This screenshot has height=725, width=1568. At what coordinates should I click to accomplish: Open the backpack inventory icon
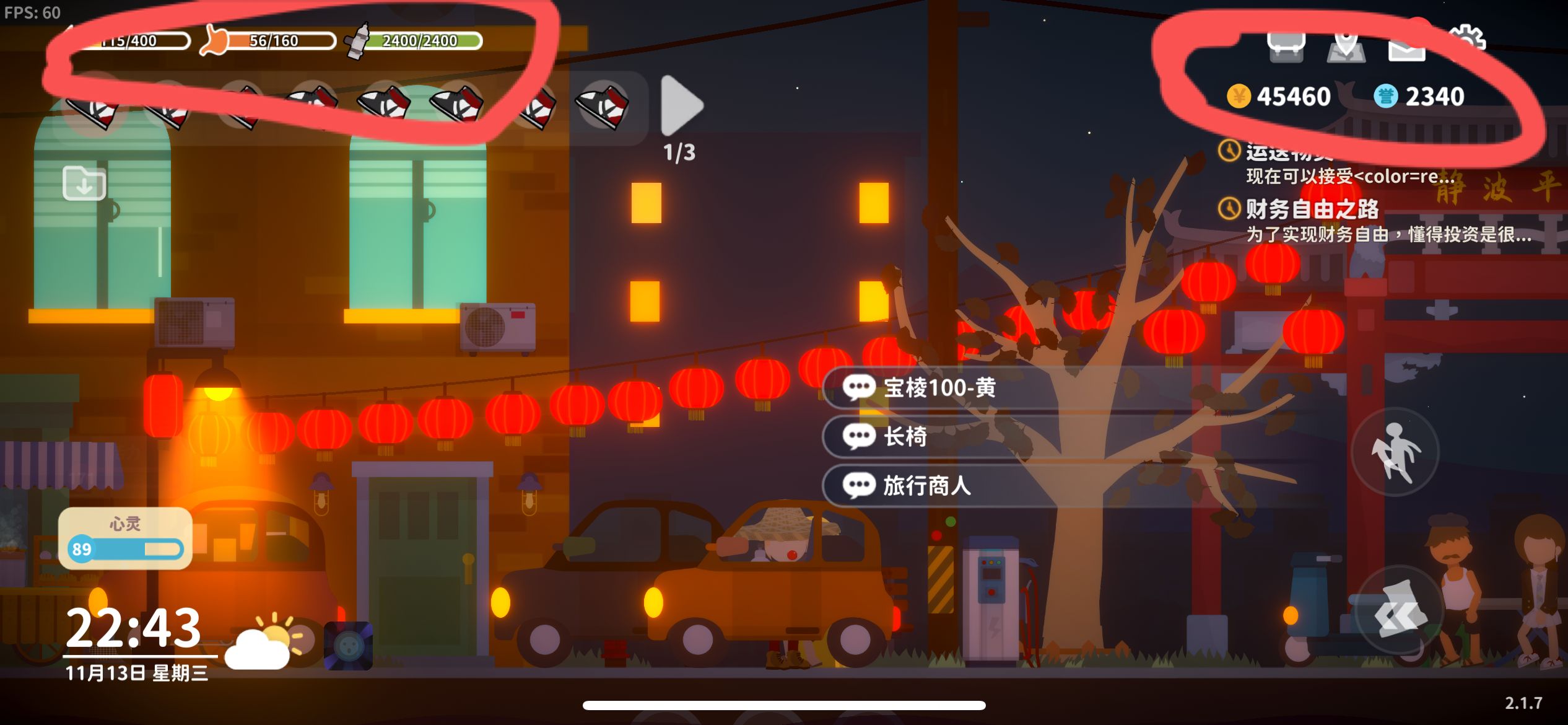click(1286, 46)
